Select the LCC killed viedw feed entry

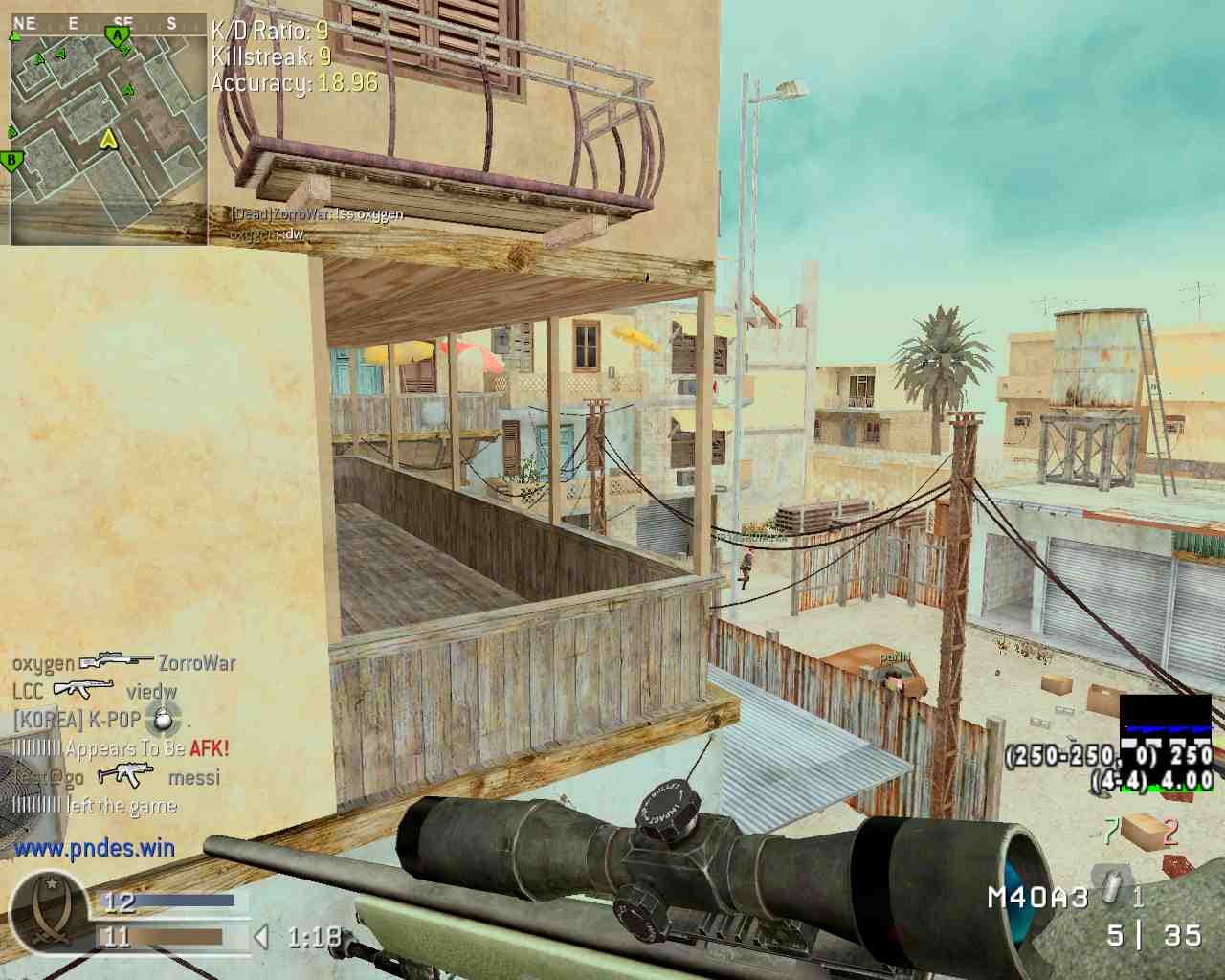(95, 691)
